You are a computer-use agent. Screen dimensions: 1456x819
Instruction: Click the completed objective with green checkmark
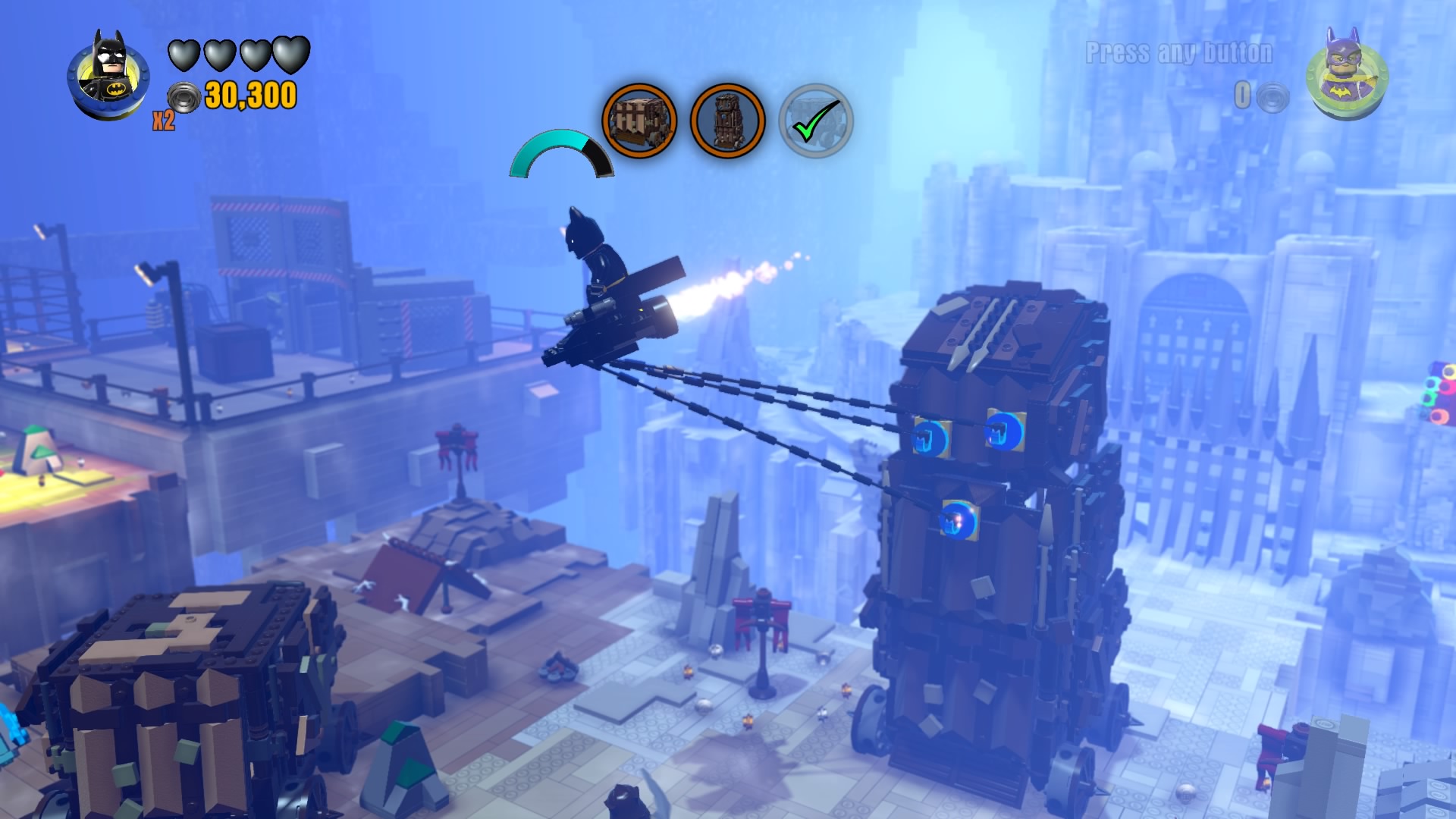(x=816, y=121)
